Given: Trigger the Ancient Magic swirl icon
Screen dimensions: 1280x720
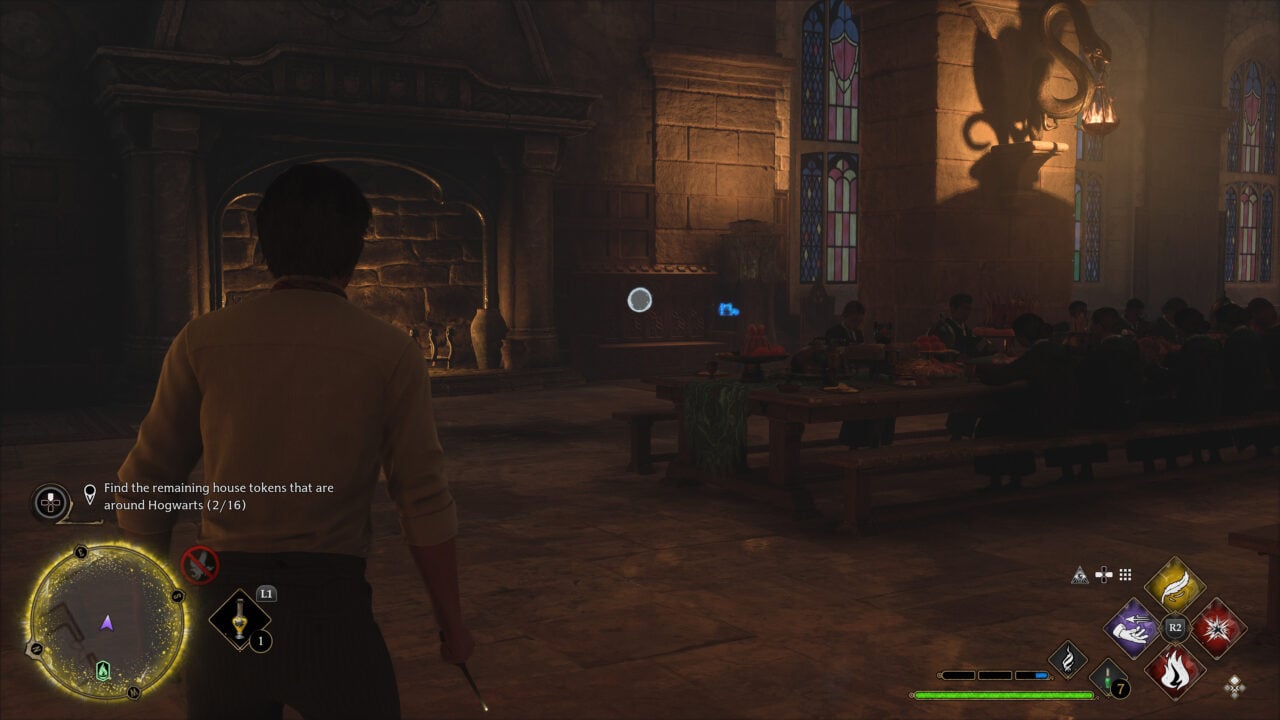Looking at the screenshot, I should point(1067,659).
